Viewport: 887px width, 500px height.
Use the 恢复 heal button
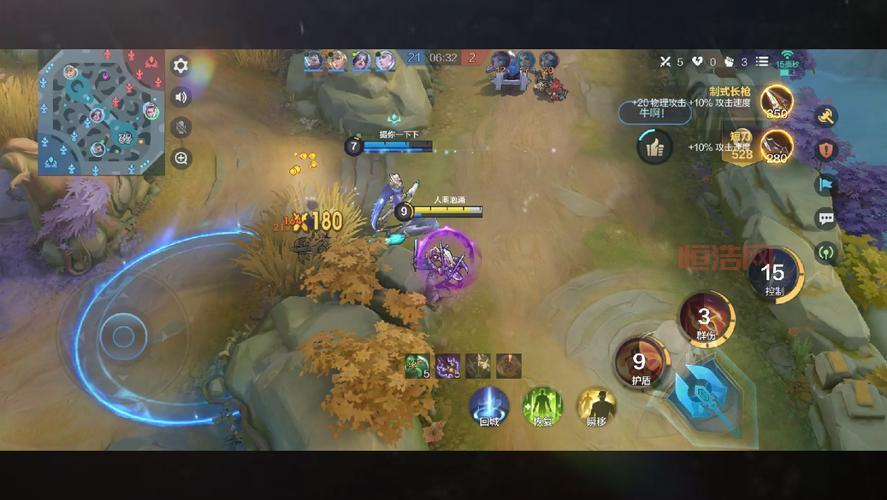[x=542, y=405]
